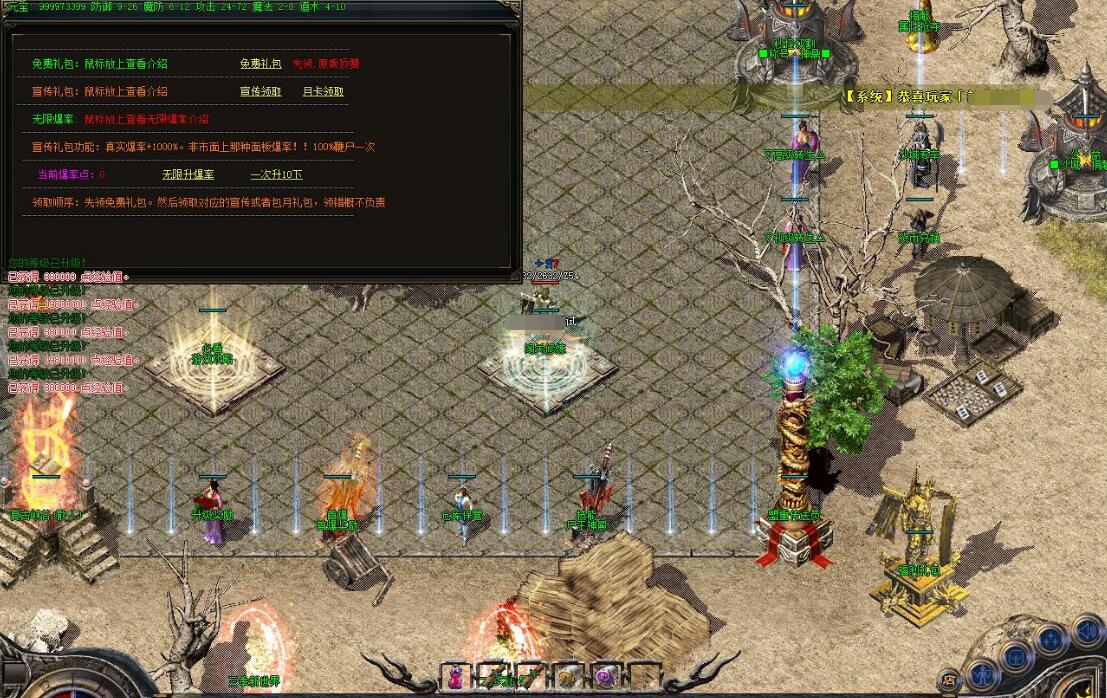
Task: Open the bag with the chest button
Action: click(x=1015, y=656)
